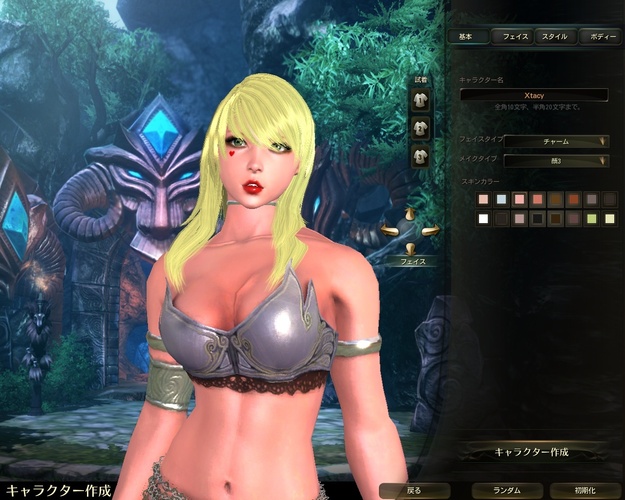Rotate the camera with the right arrow
Viewport: 625px width, 500px height.
click(430, 232)
